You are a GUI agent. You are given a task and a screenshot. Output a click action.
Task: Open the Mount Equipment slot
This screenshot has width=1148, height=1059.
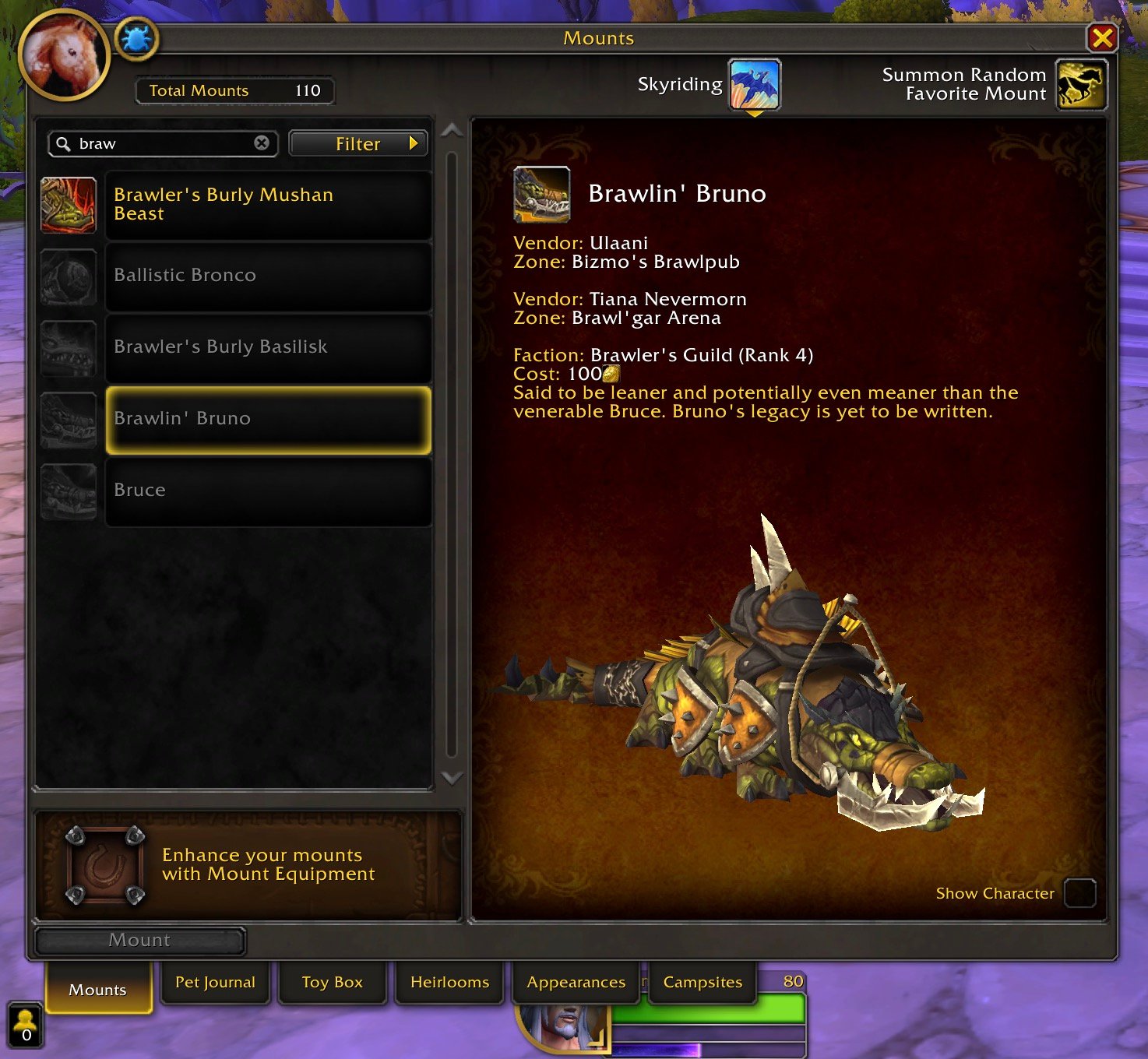105,866
